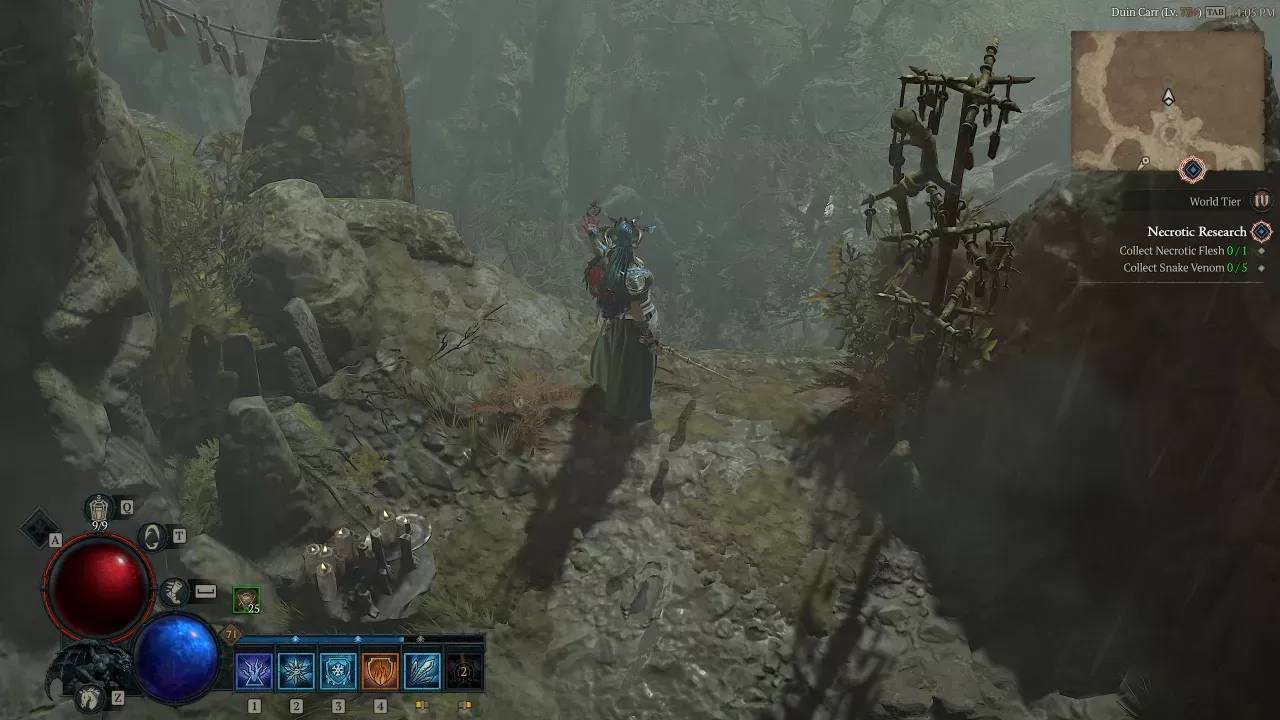Image resolution: width=1280 pixels, height=720 pixels.
Task: Use the healing potion icon
Action: (98, 508)
